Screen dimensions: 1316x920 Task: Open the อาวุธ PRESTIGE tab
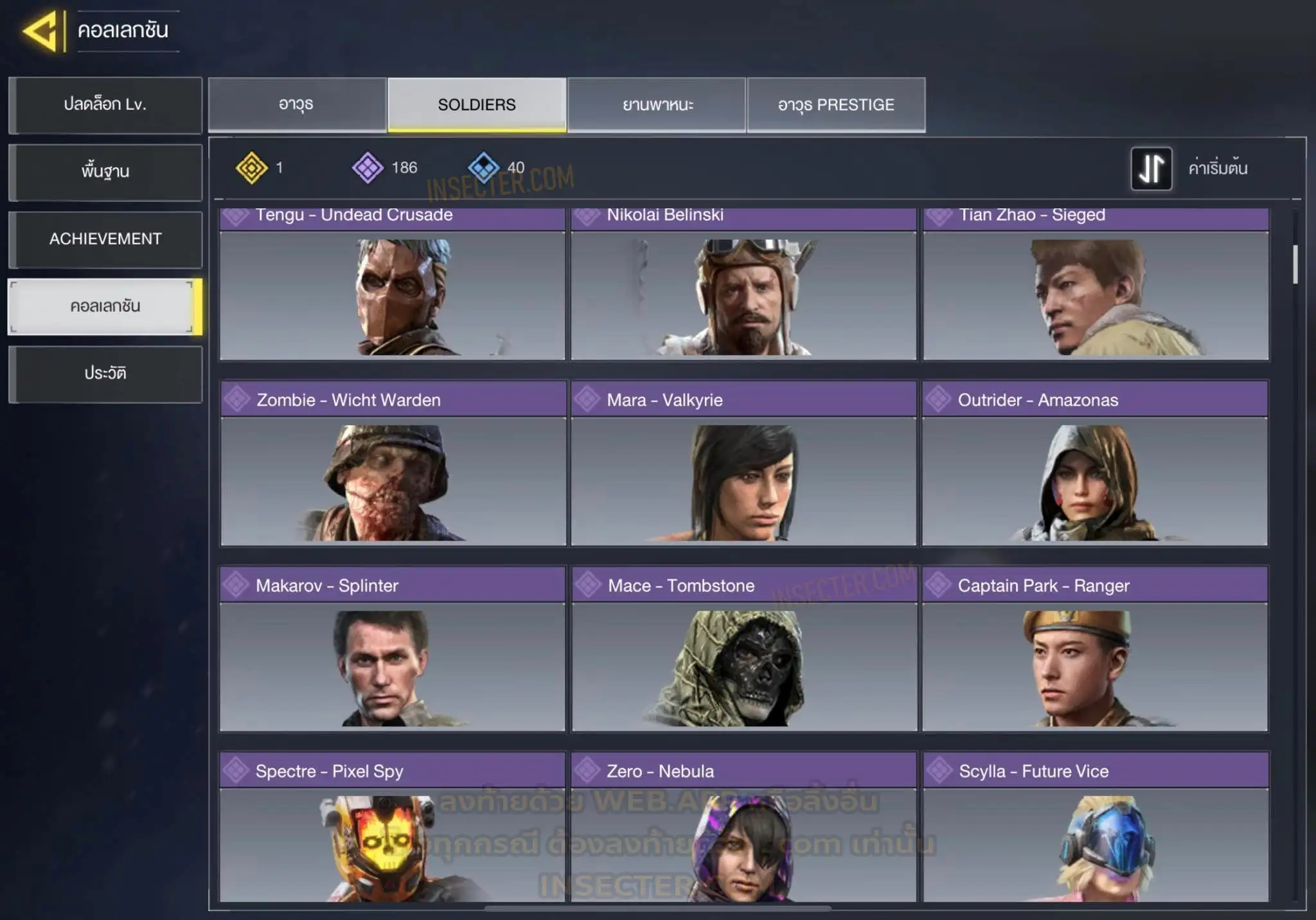click(x=836, y=105)
